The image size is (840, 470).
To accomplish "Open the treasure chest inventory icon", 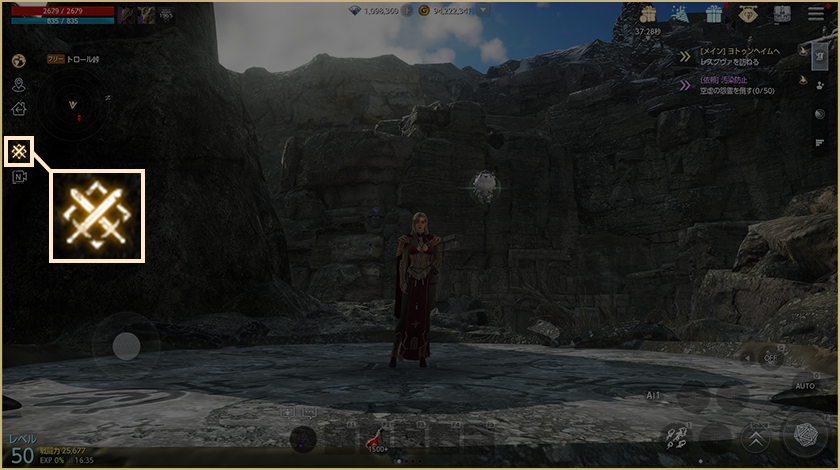I will tap(779, 14).
